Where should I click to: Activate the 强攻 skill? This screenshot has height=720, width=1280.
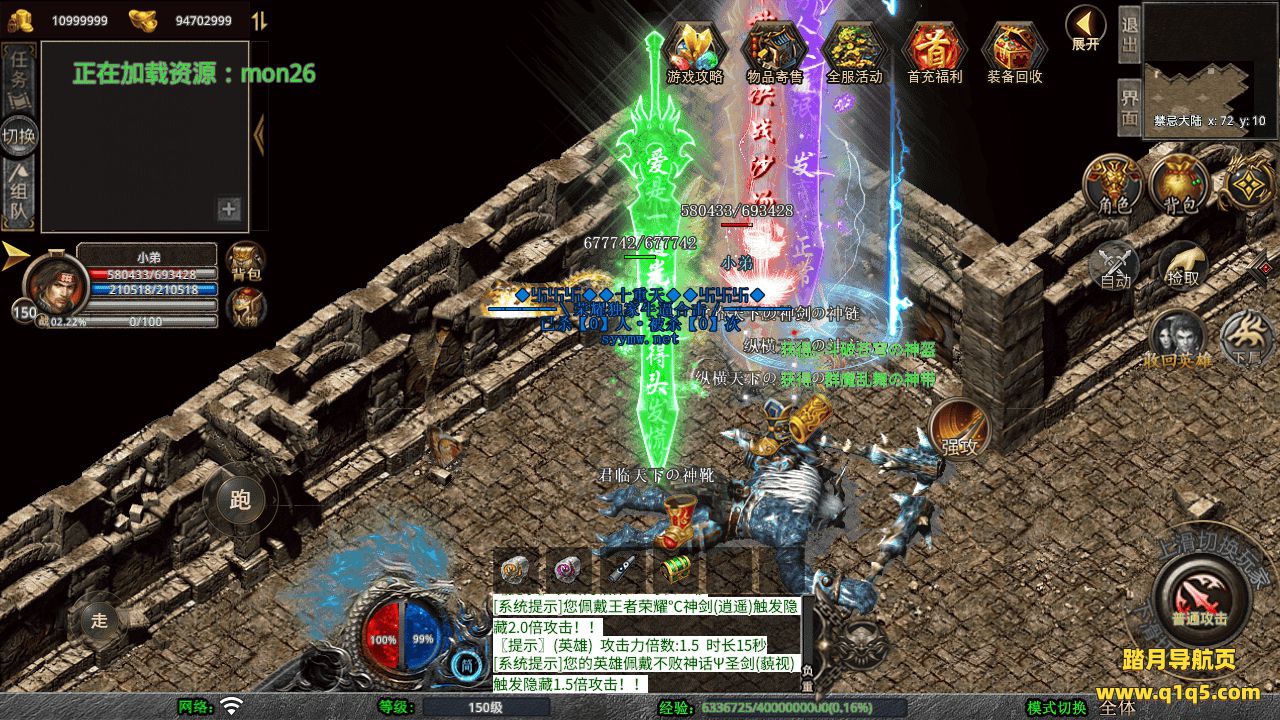point(959,430)
